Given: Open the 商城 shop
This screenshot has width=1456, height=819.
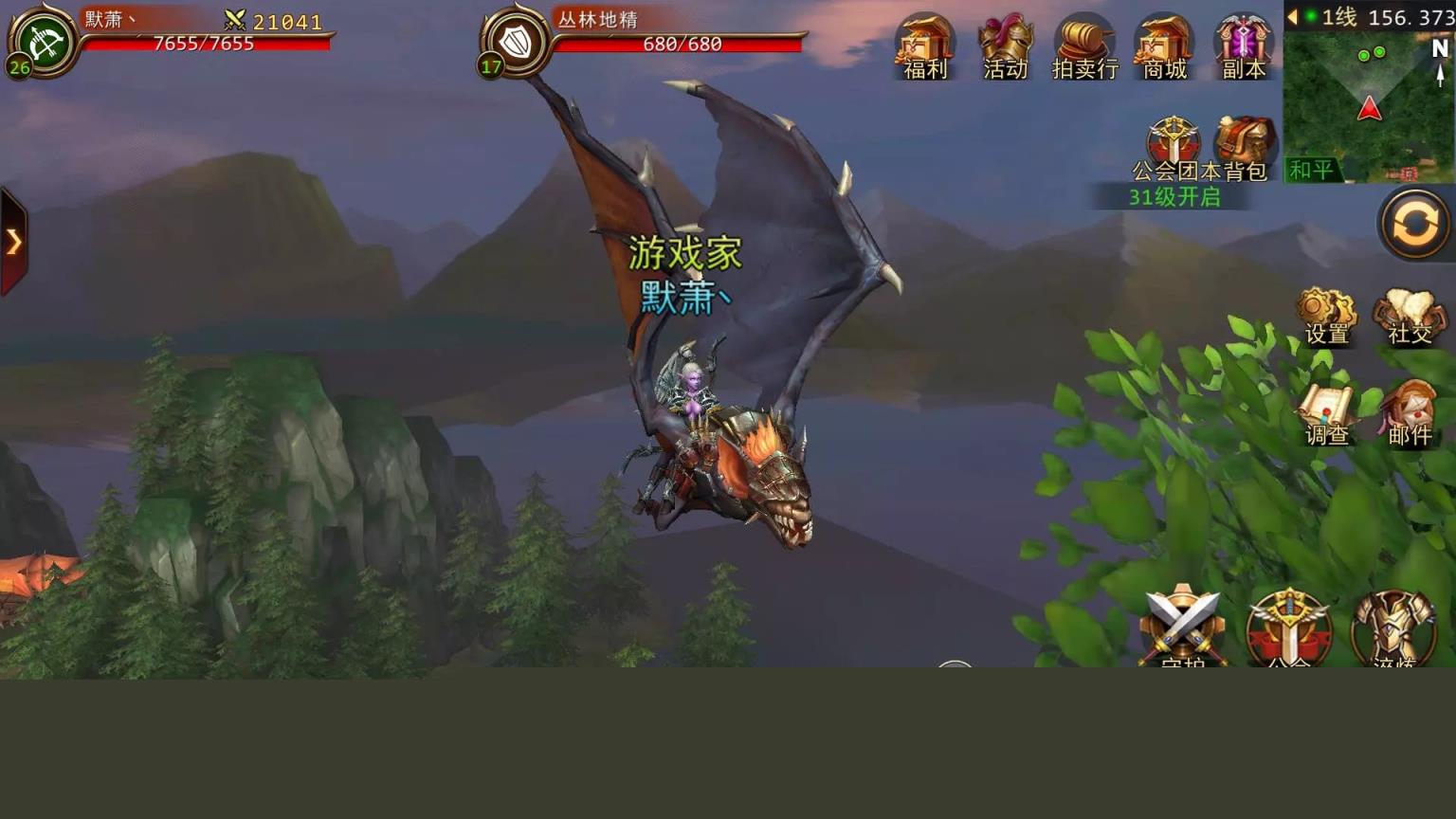Looking at the screenshot, I should click(x=1164, y=44).
